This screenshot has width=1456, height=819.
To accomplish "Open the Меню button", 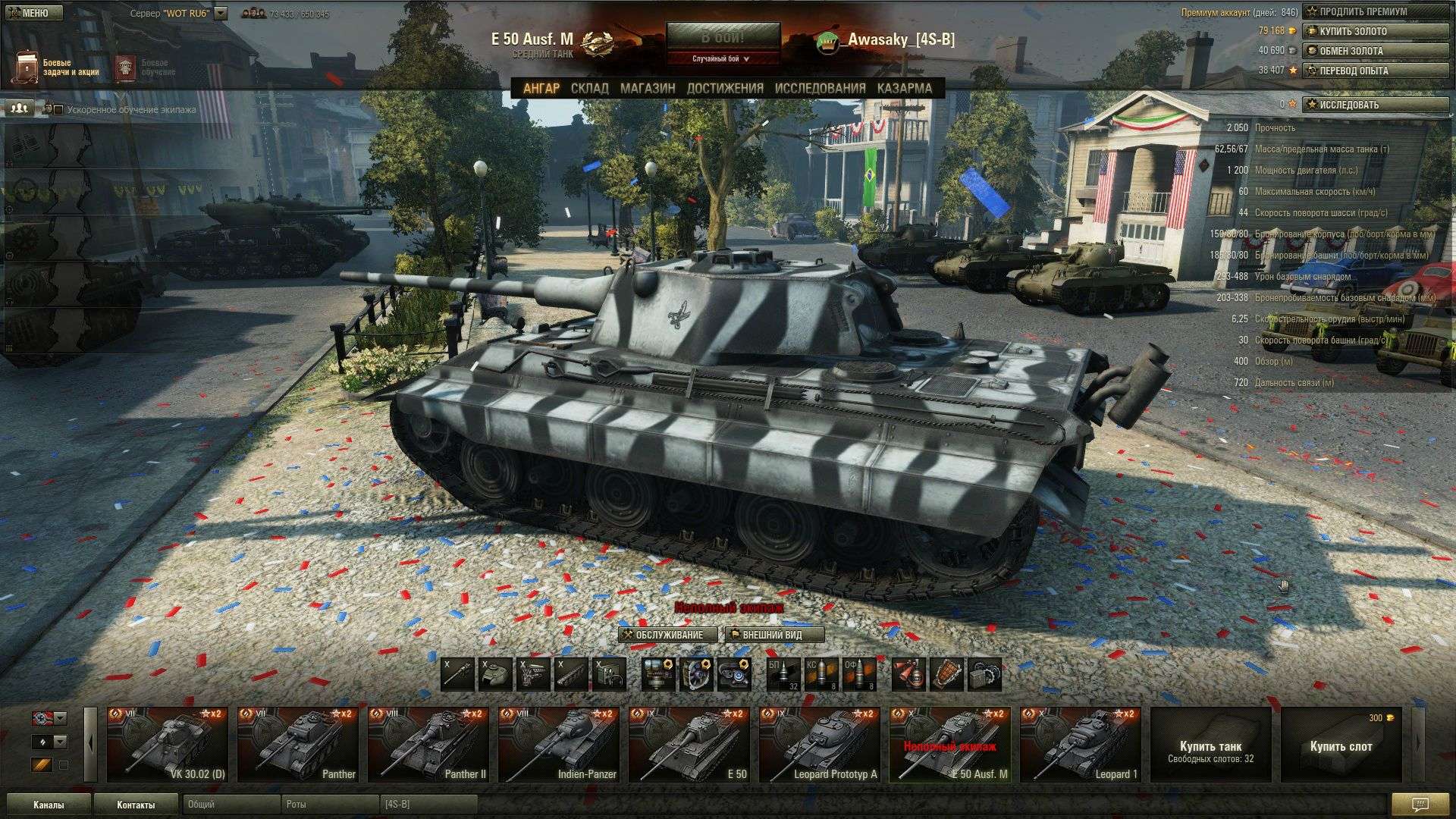I will 32,13.
